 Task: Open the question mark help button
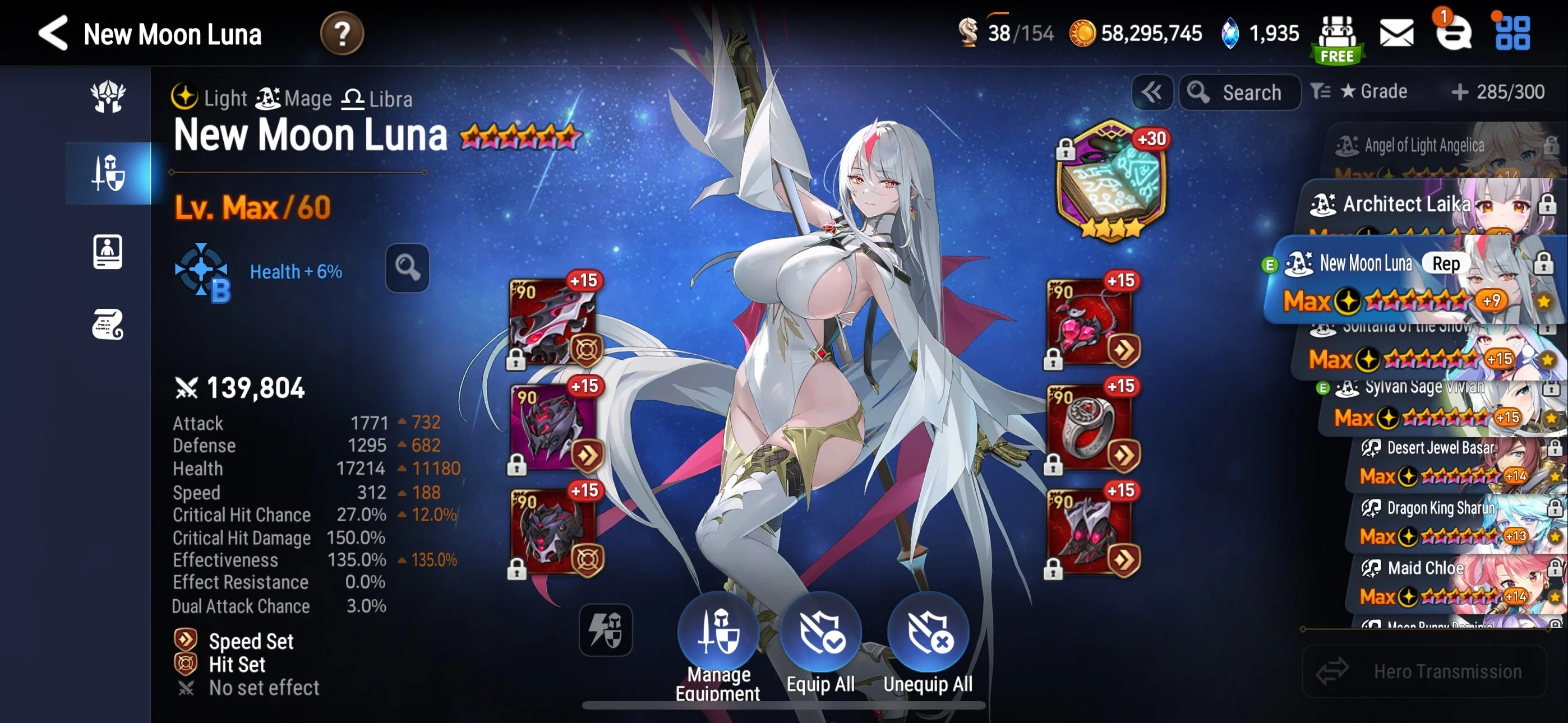(342, 34)
